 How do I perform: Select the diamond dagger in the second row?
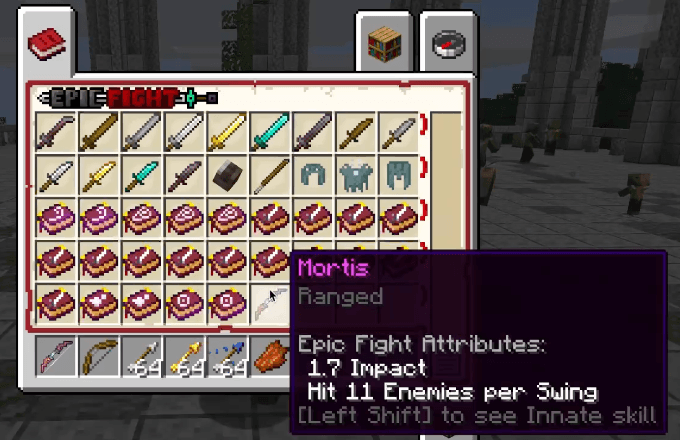click(141, 176)
